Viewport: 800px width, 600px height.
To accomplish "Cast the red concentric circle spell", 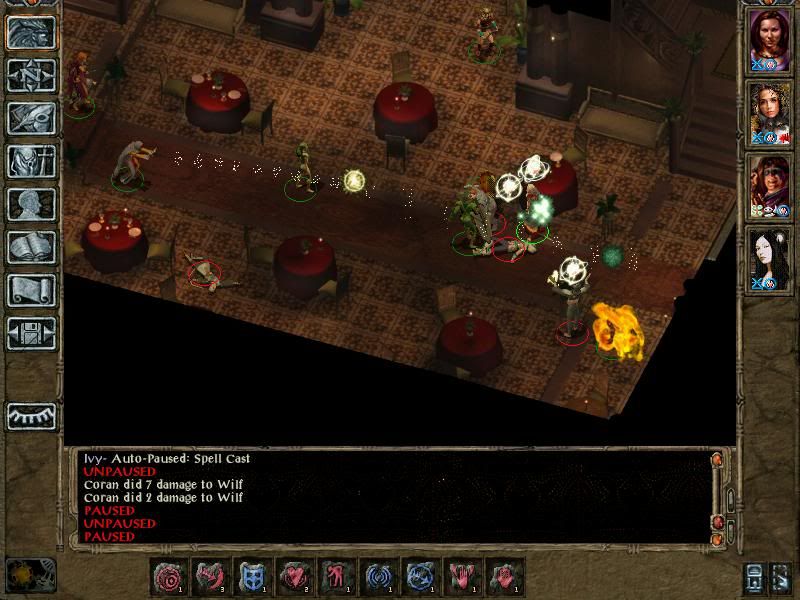I will tap(170, 577).
